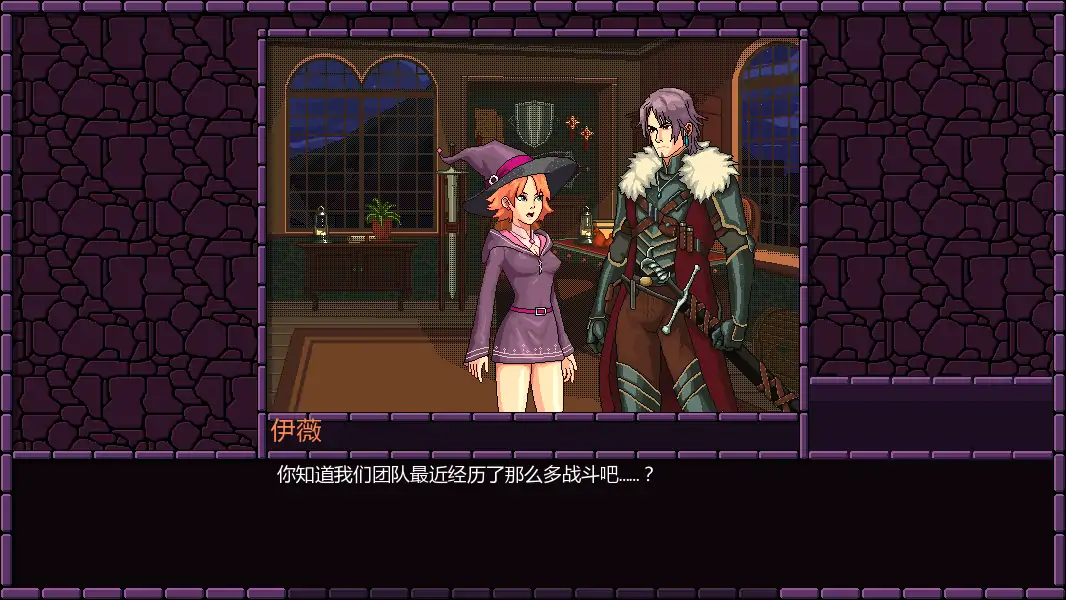Viewport: 1066px width, 600px height.
Task: Advance the dialogue by clicking 伊薇's text box
Action: (532, 522)
